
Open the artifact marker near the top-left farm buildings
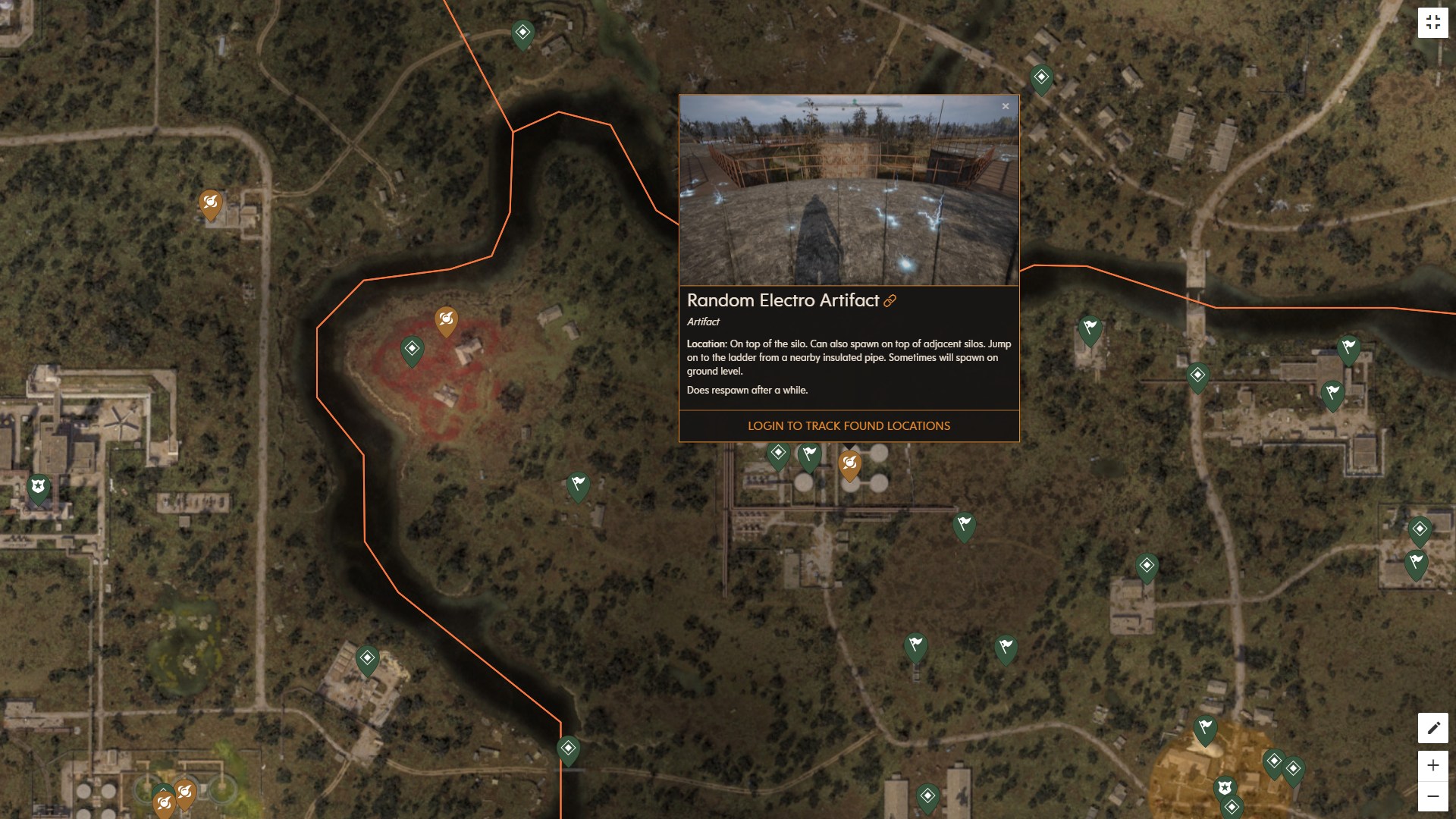coord(212,204)
